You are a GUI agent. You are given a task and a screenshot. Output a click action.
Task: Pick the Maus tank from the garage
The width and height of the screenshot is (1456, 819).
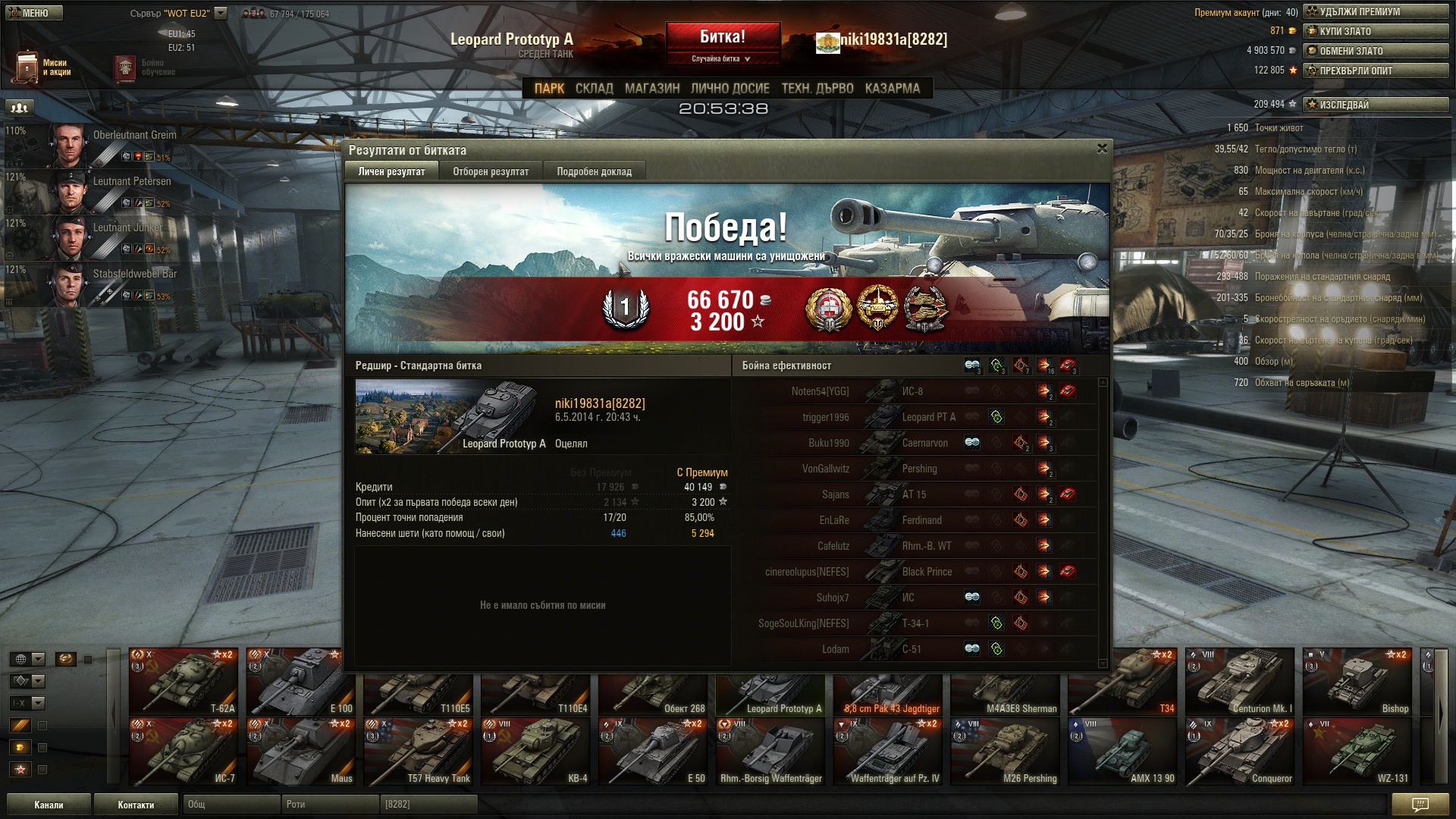[301, 751]
